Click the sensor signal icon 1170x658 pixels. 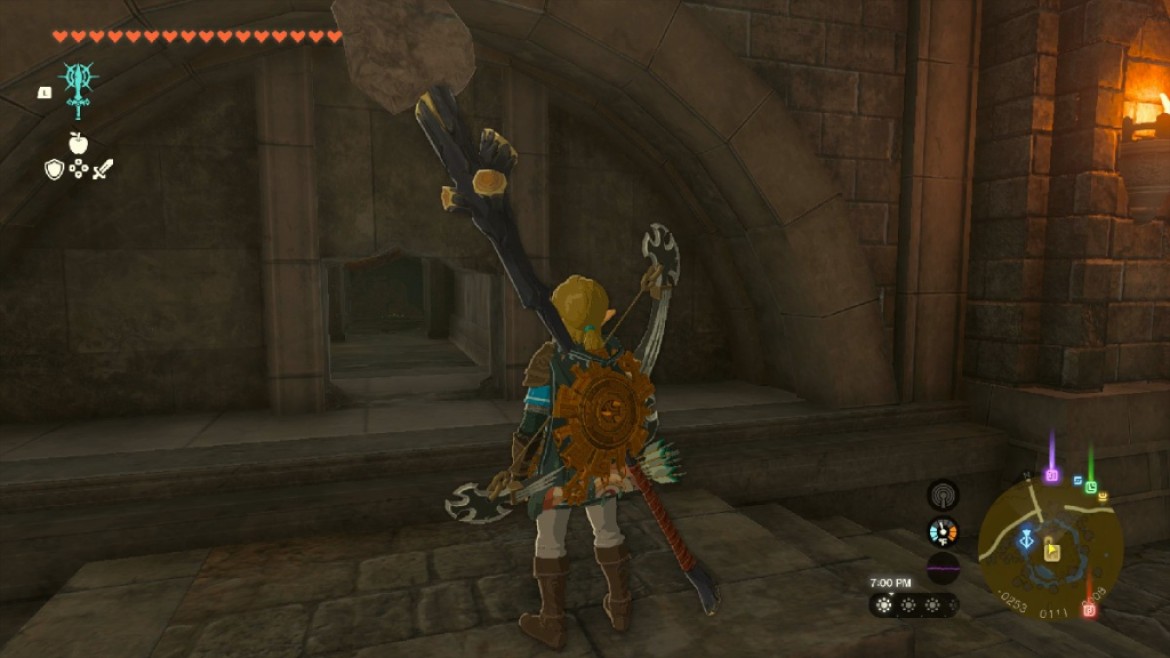pyautogui.click(x=942, y=494)
